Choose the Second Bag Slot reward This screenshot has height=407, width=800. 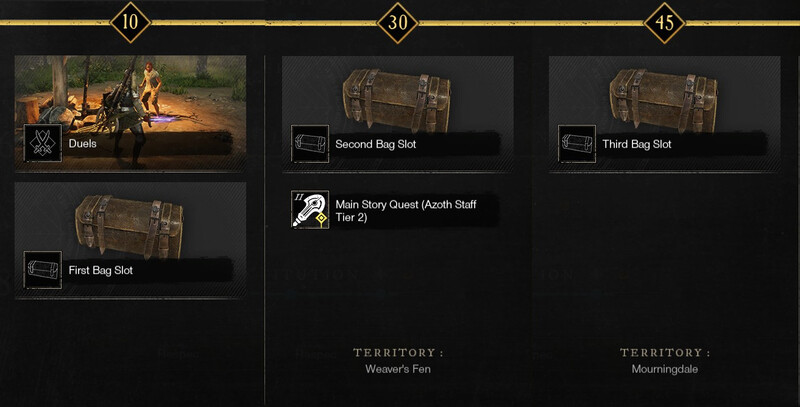click(x=397, y=112)
